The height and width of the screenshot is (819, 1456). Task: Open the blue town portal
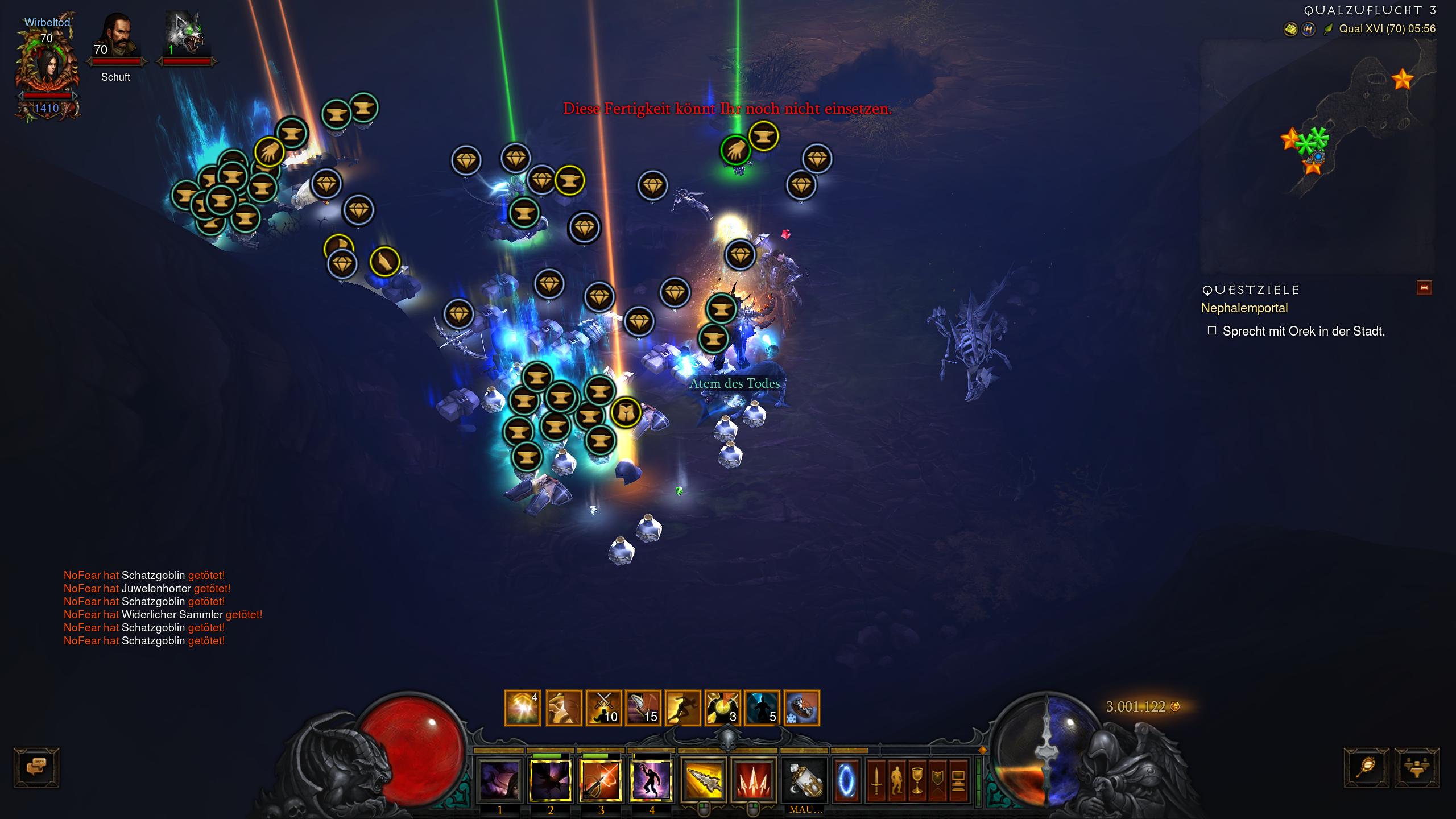[846, 780]
